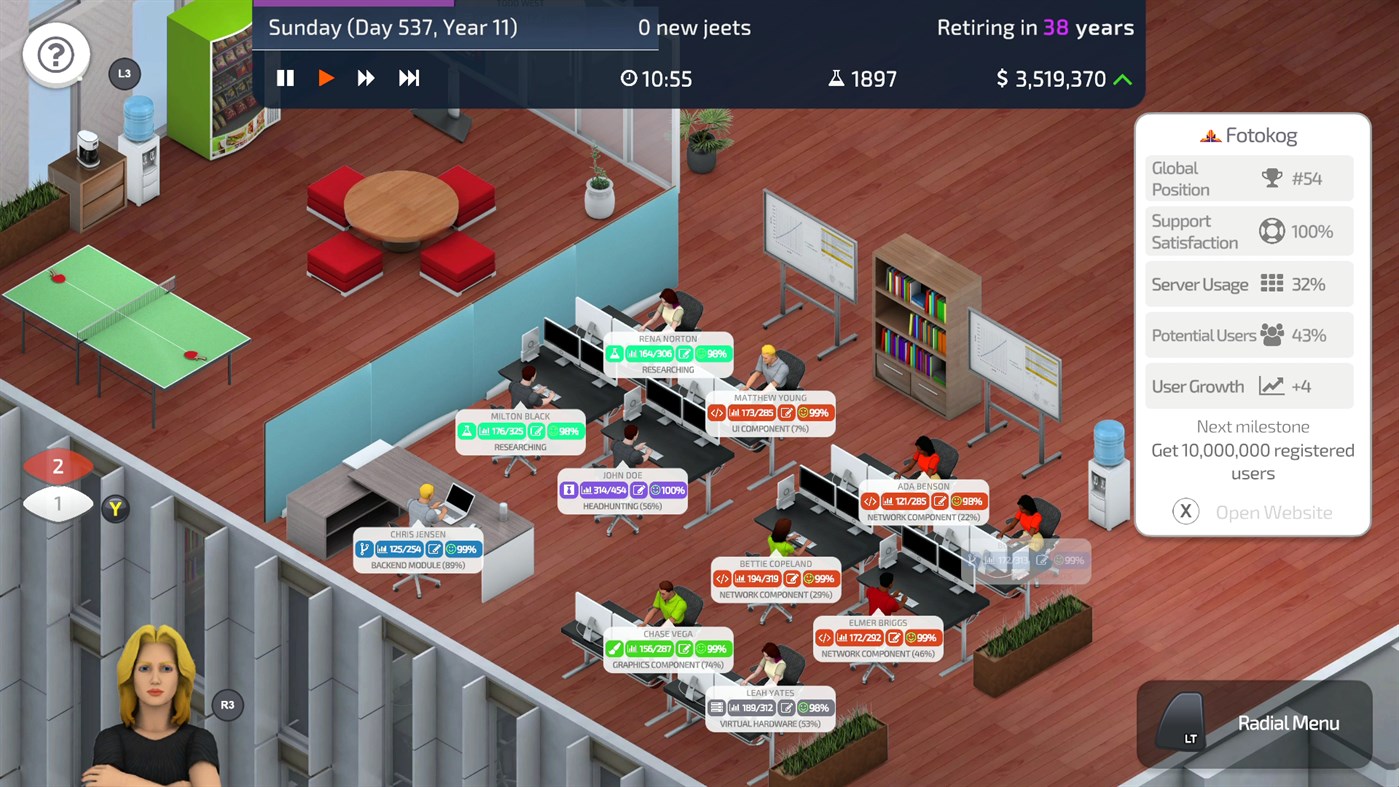The width and height of the screenshot is (1399, 787).
Task: Select John Doe's headhunting tie icon
Action: 570,490
